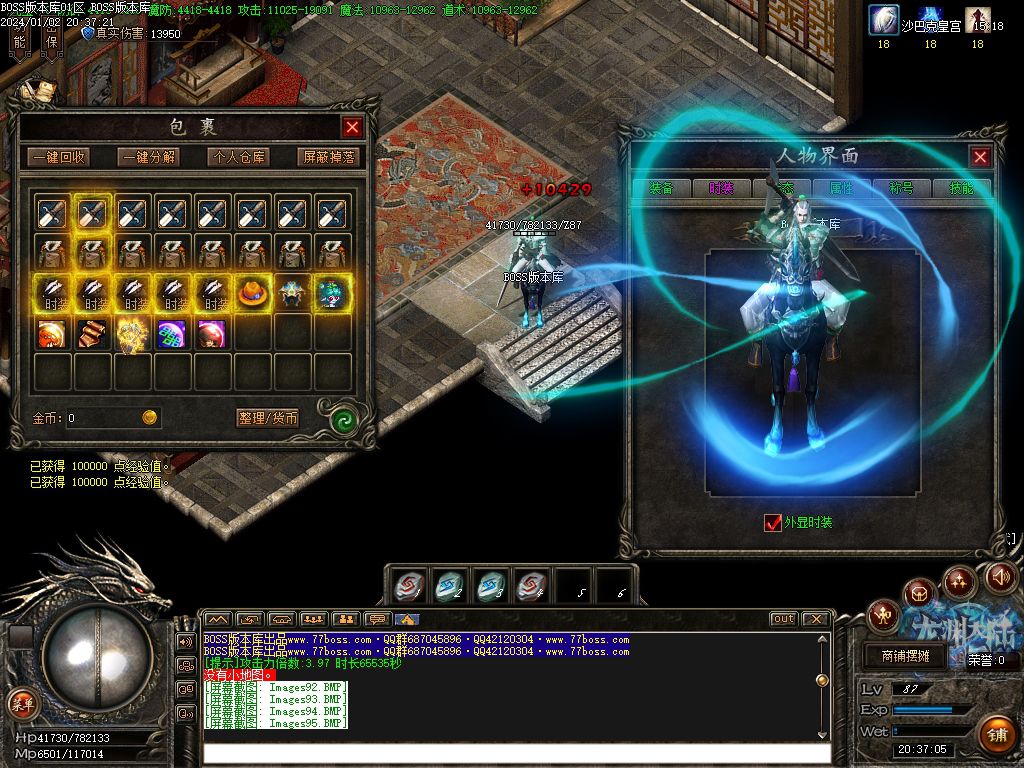Toggle the 屏蔽掉落 drop filter button
Image resolution: width=1024 pixels, height=768 pixels.
coord(328,157)
